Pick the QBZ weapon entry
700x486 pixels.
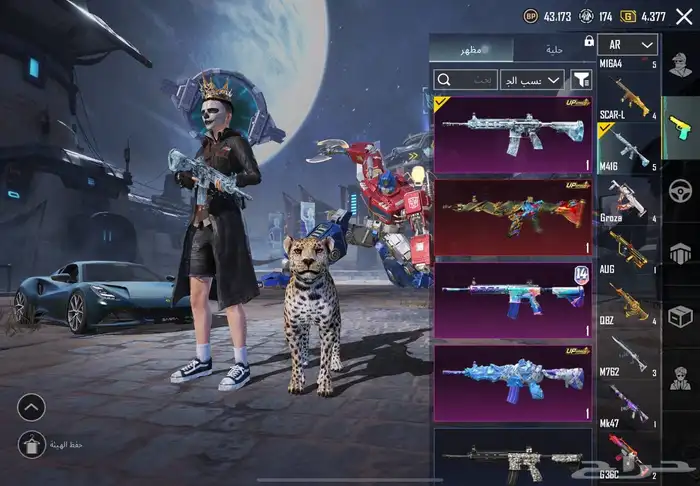[628, 304]
